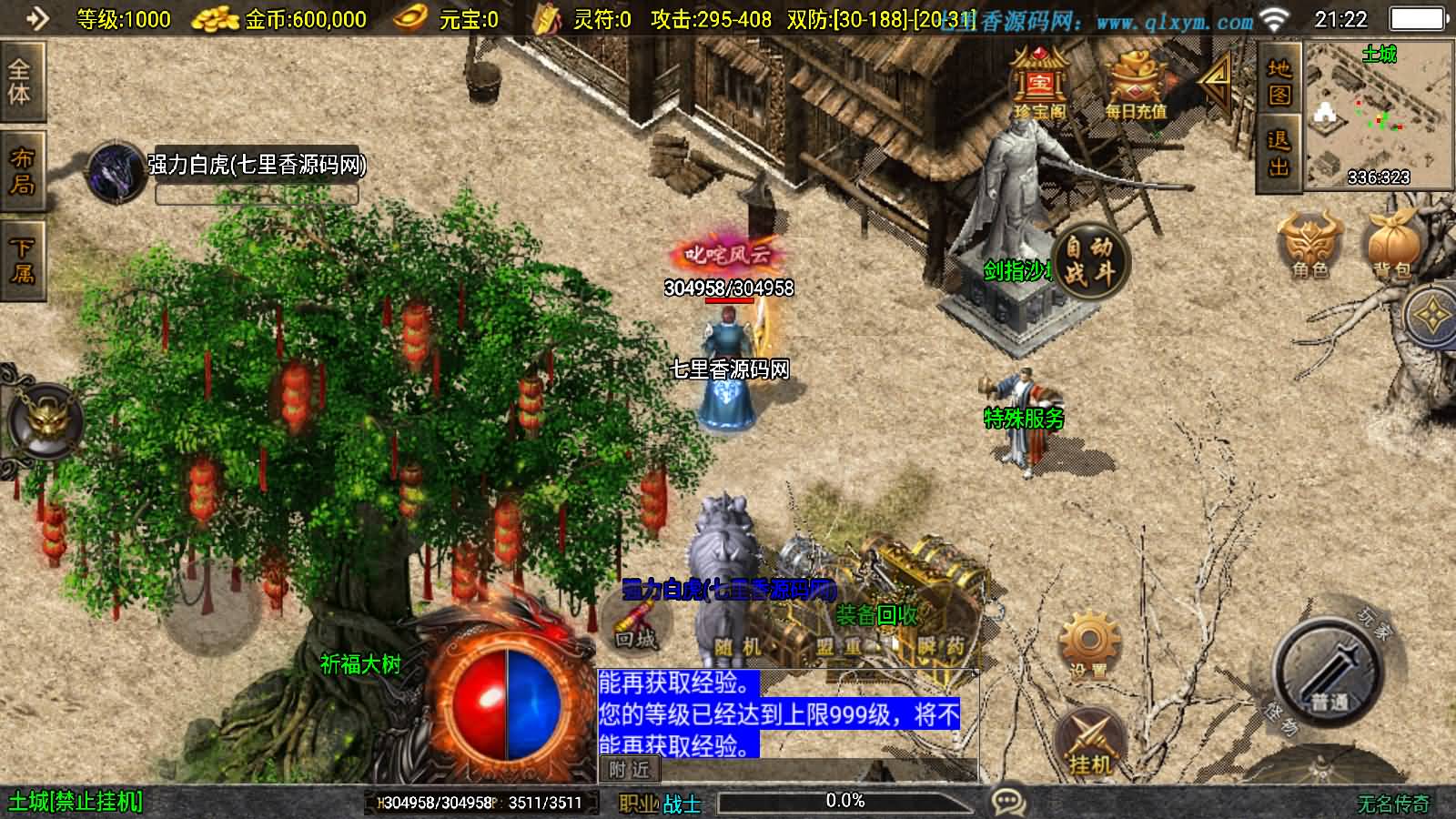Viewport: 1456px width, 819px height.
Task: Open the 地图 map button
Action: pos(1279,81)
